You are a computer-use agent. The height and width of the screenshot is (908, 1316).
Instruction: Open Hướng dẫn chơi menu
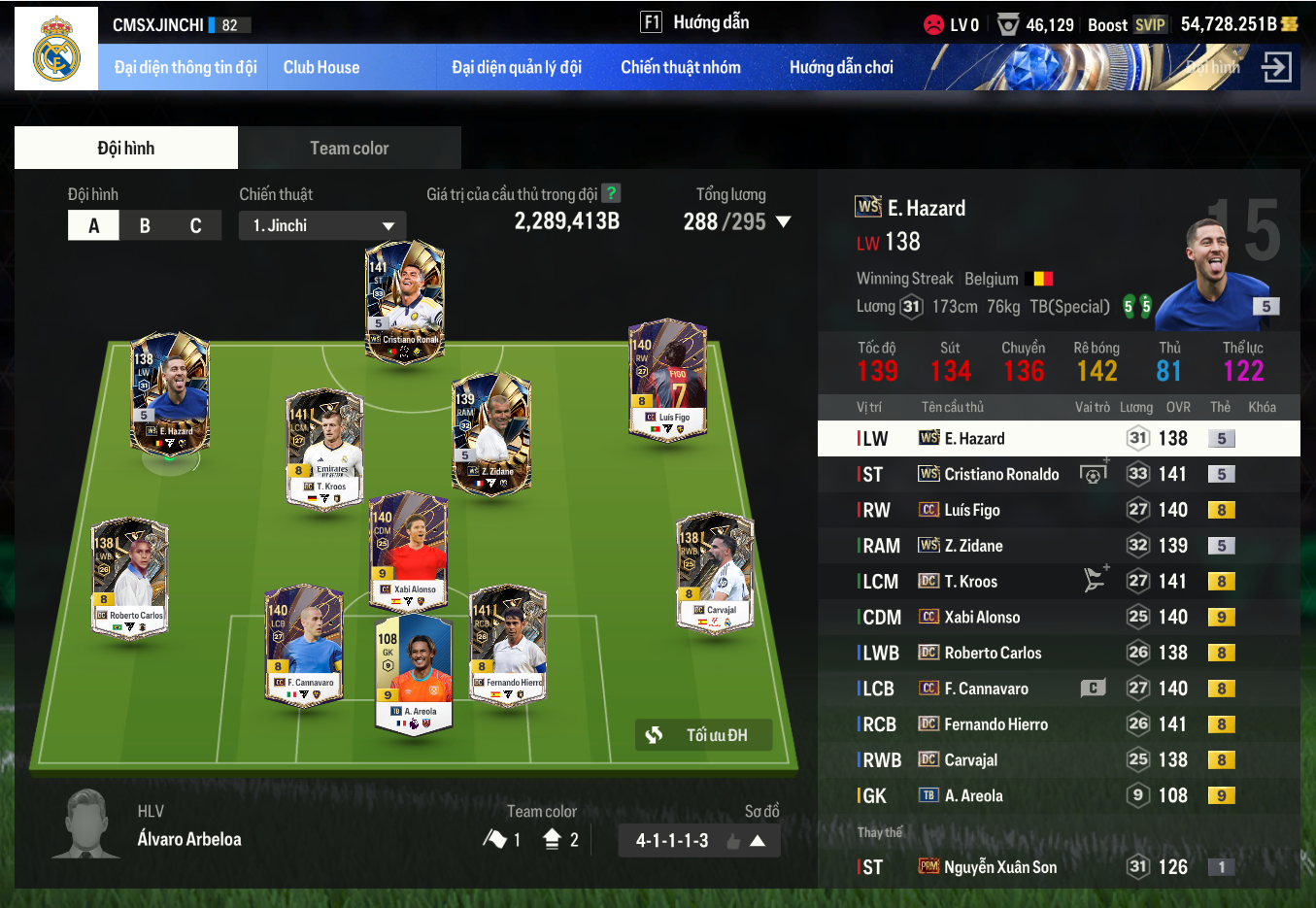click(x=841, y=67)
